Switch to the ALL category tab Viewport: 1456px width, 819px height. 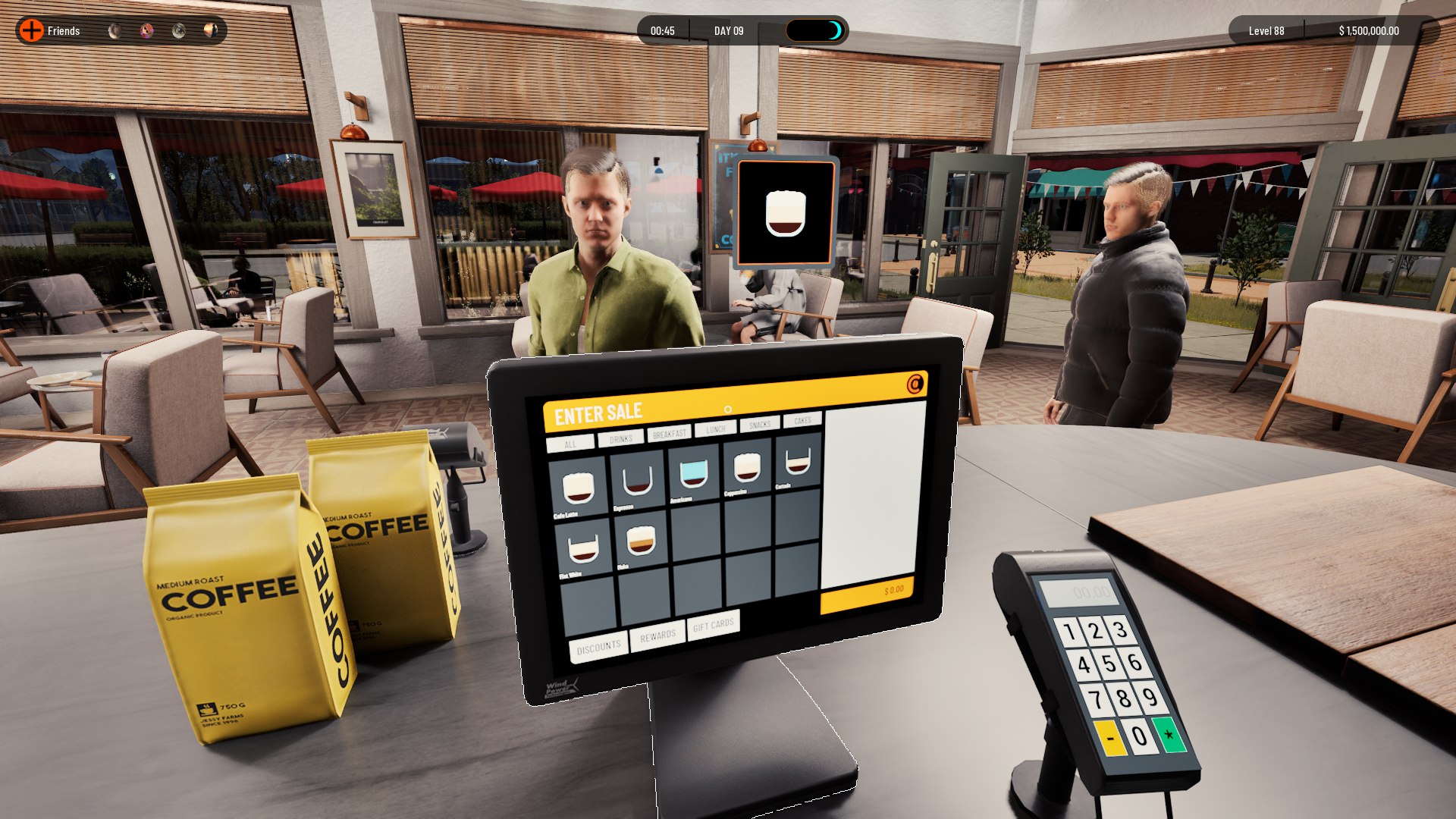[570, 444]
